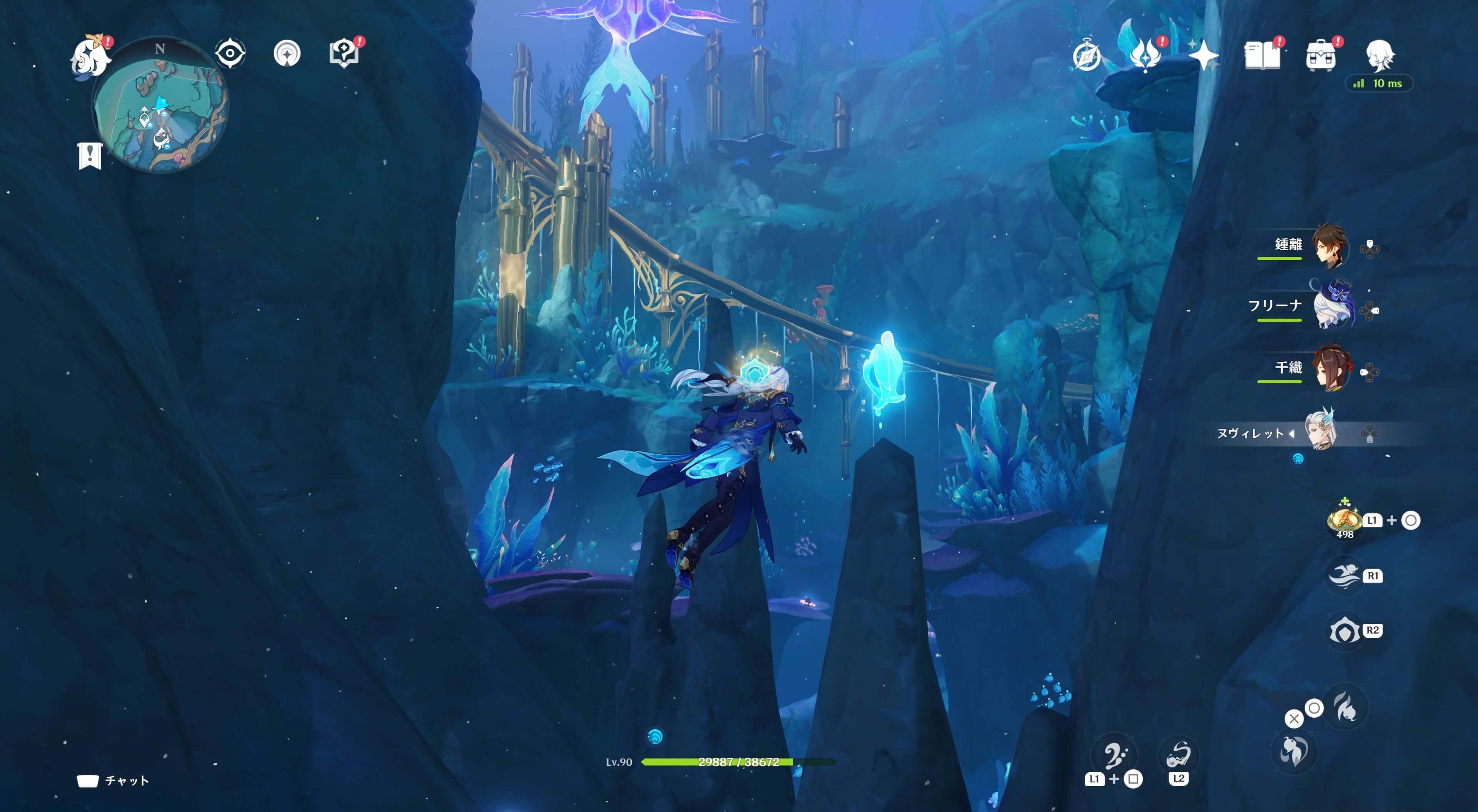The height and width of the screenshot is (812, 1478).
Task: Activate the underwater dash swim skill
Action: click(x=1344, y=575)
